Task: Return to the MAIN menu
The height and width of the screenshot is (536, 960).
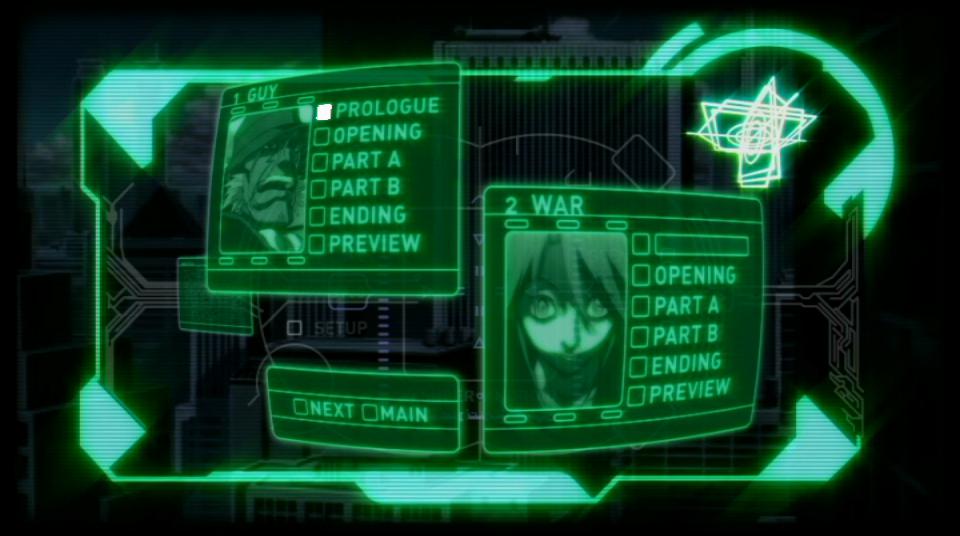Action: pyautogui.click(x=396, y=413)
